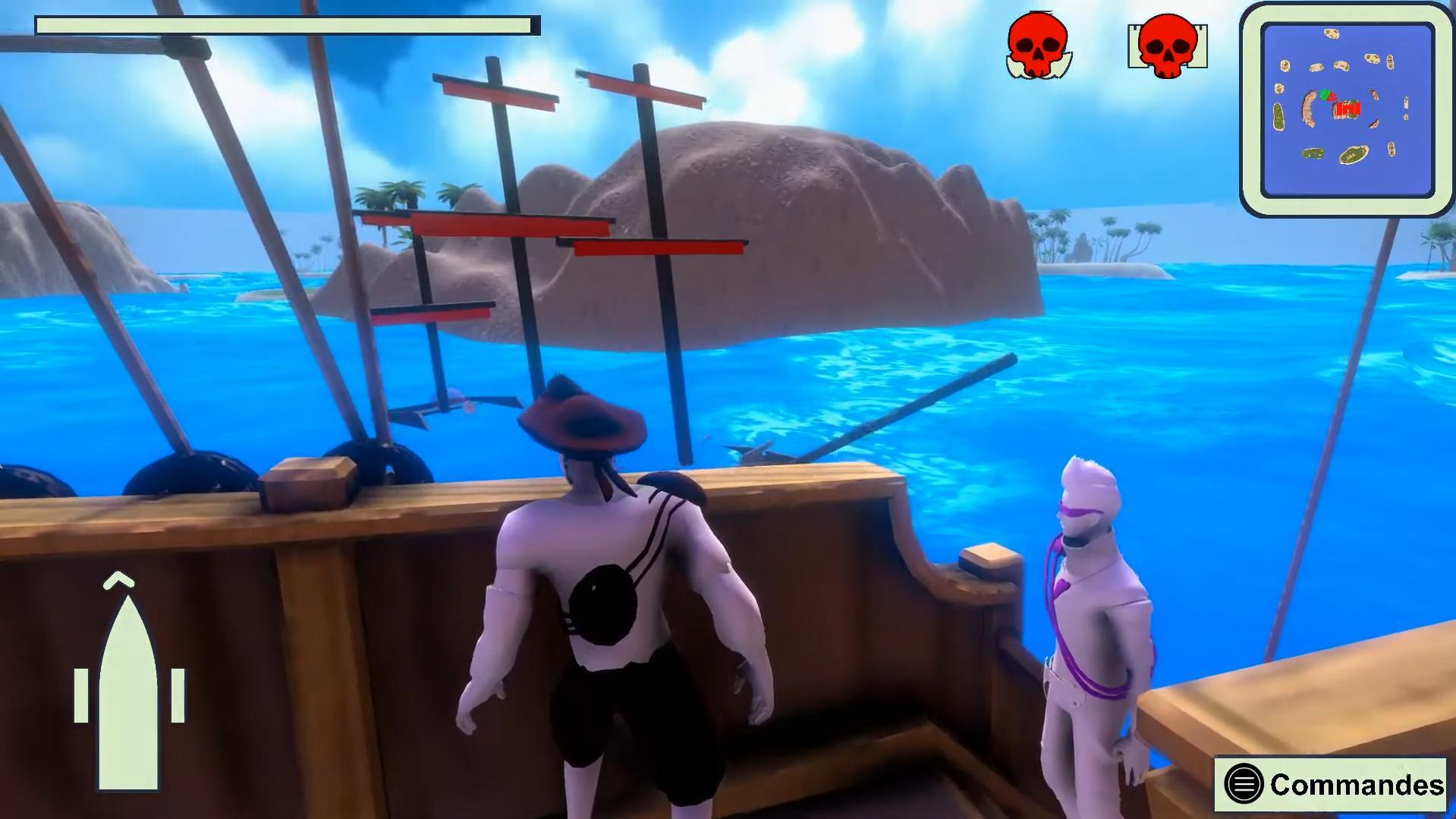Viewport: 1456px width, 819px height.
Task: Tap the ship silhouette movement icon bottom-left
Action: tap(130, 691)
